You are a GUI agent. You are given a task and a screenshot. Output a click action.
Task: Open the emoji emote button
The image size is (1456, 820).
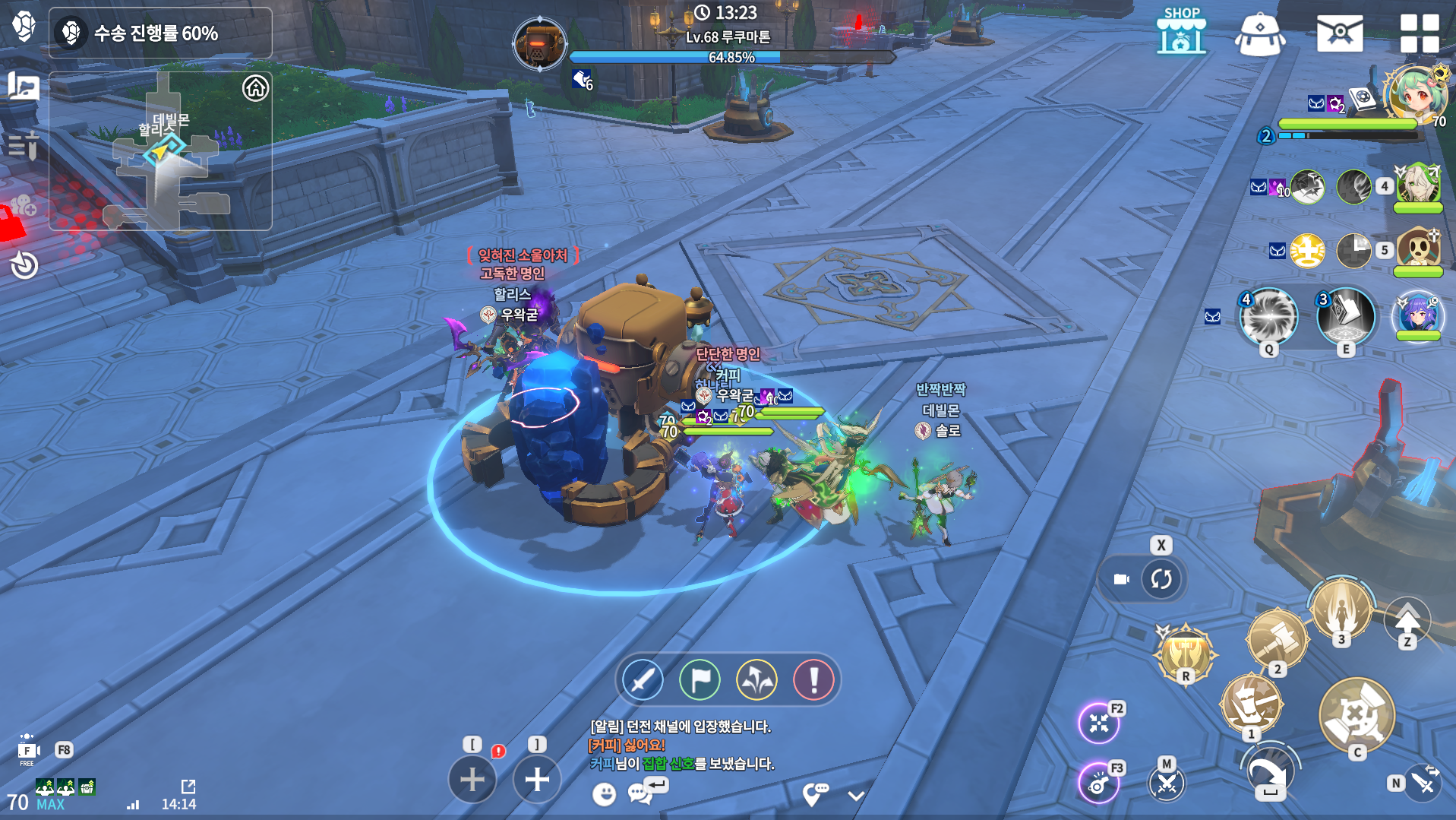tap(604, 794)
